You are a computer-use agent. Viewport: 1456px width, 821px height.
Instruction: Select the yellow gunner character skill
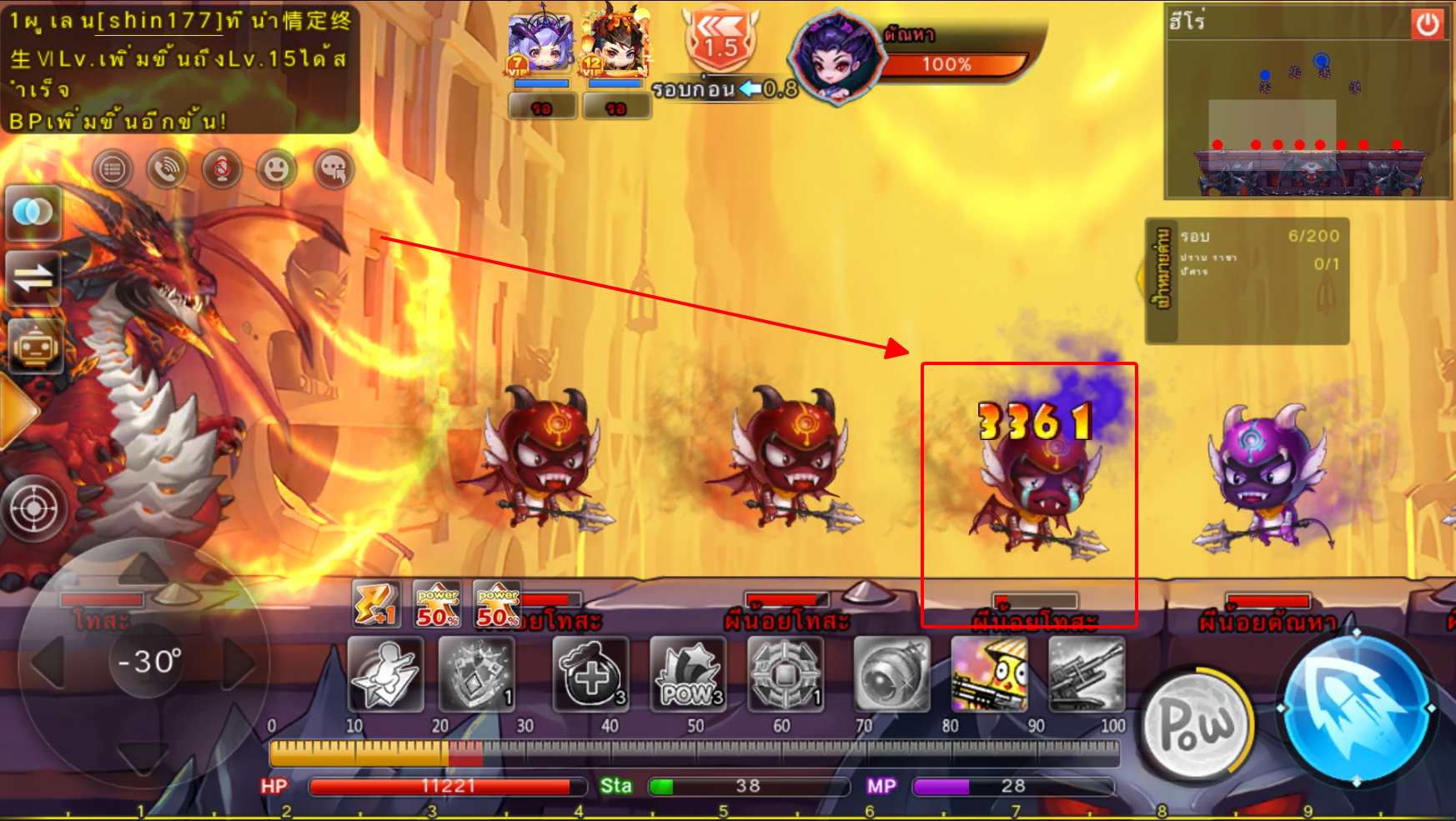pyautogui.click(x=989, y=674)
